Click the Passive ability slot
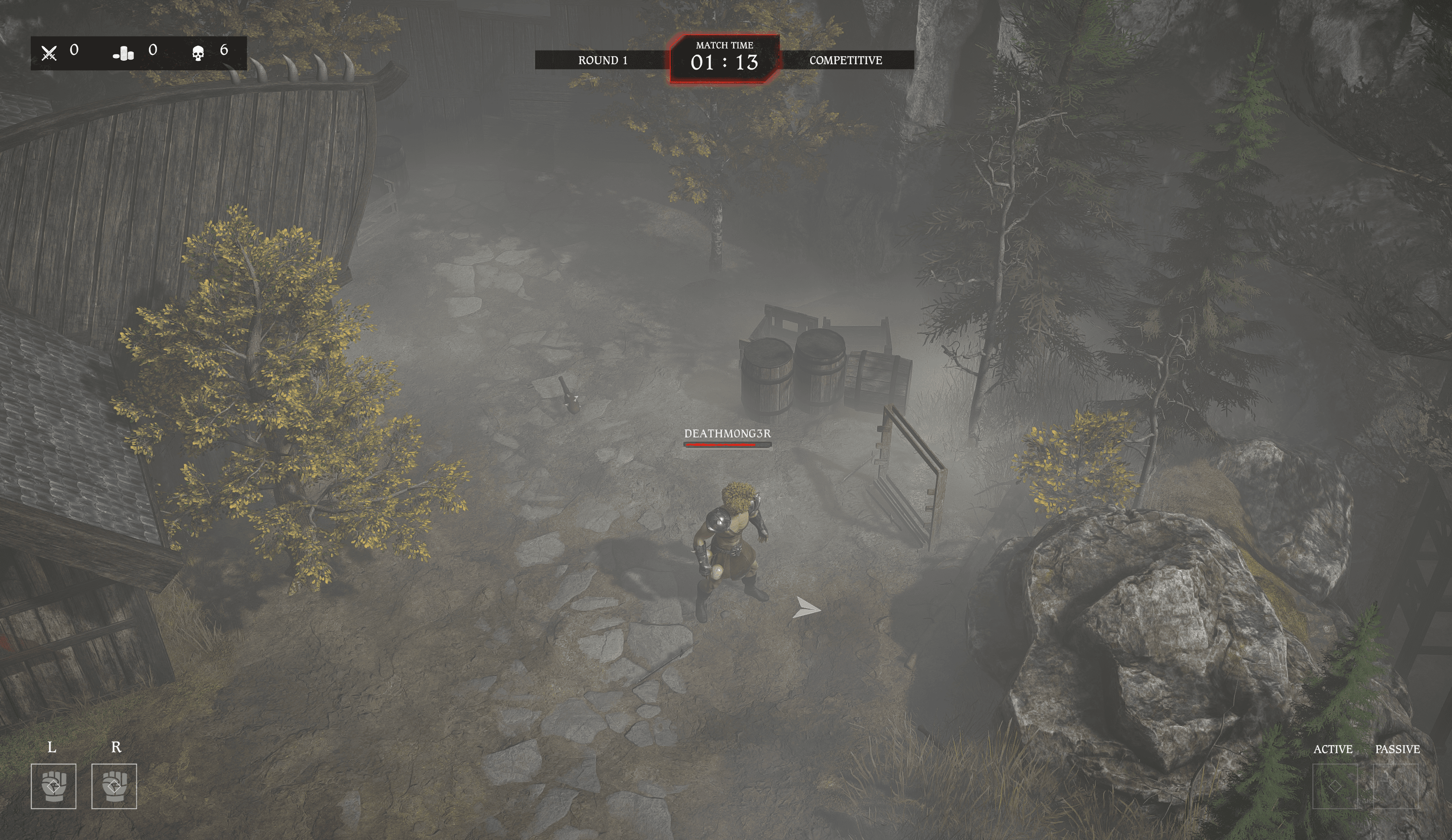 coord(1395,786)
